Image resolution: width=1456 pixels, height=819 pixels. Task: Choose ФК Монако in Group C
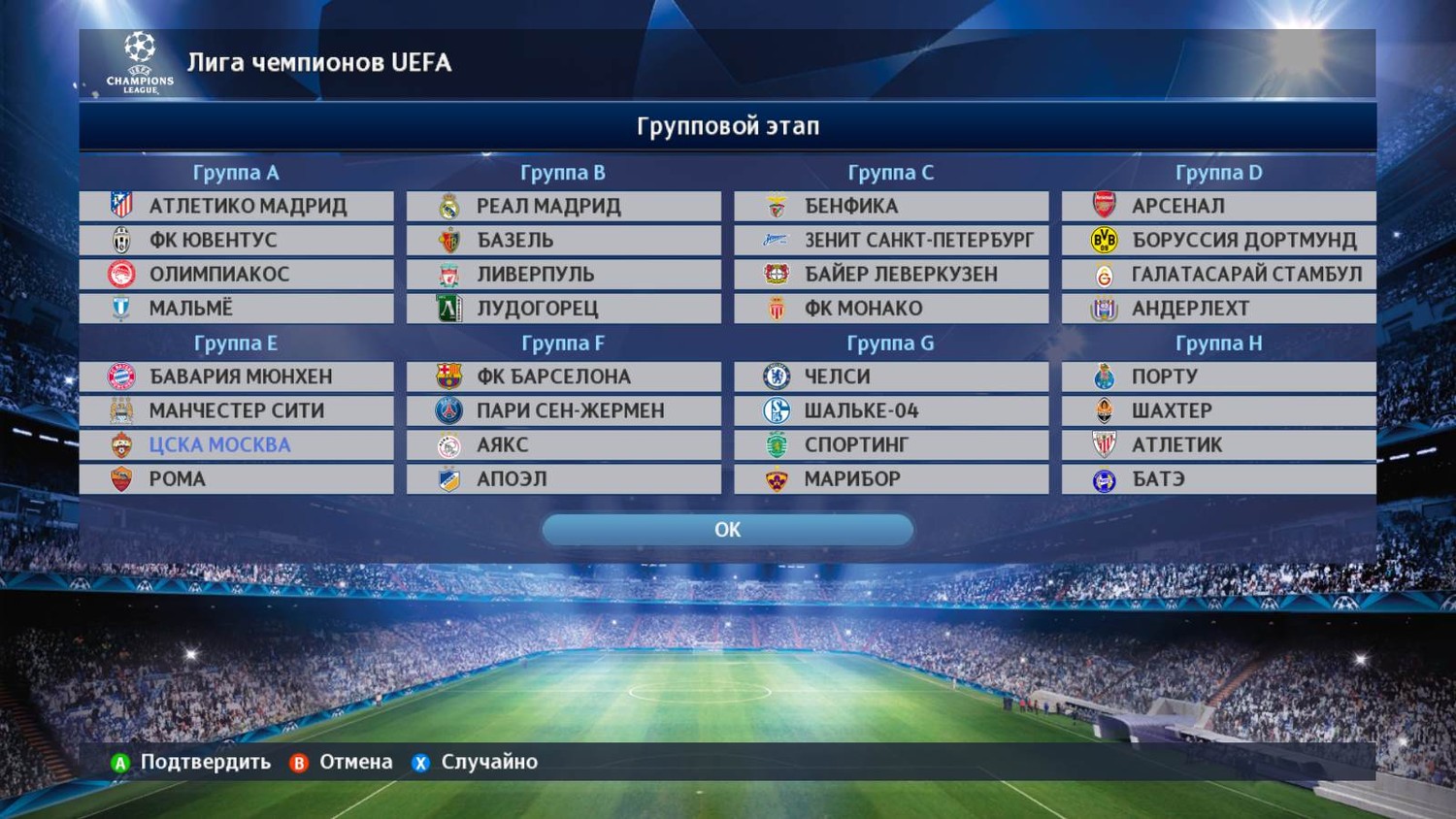point(891,308)
